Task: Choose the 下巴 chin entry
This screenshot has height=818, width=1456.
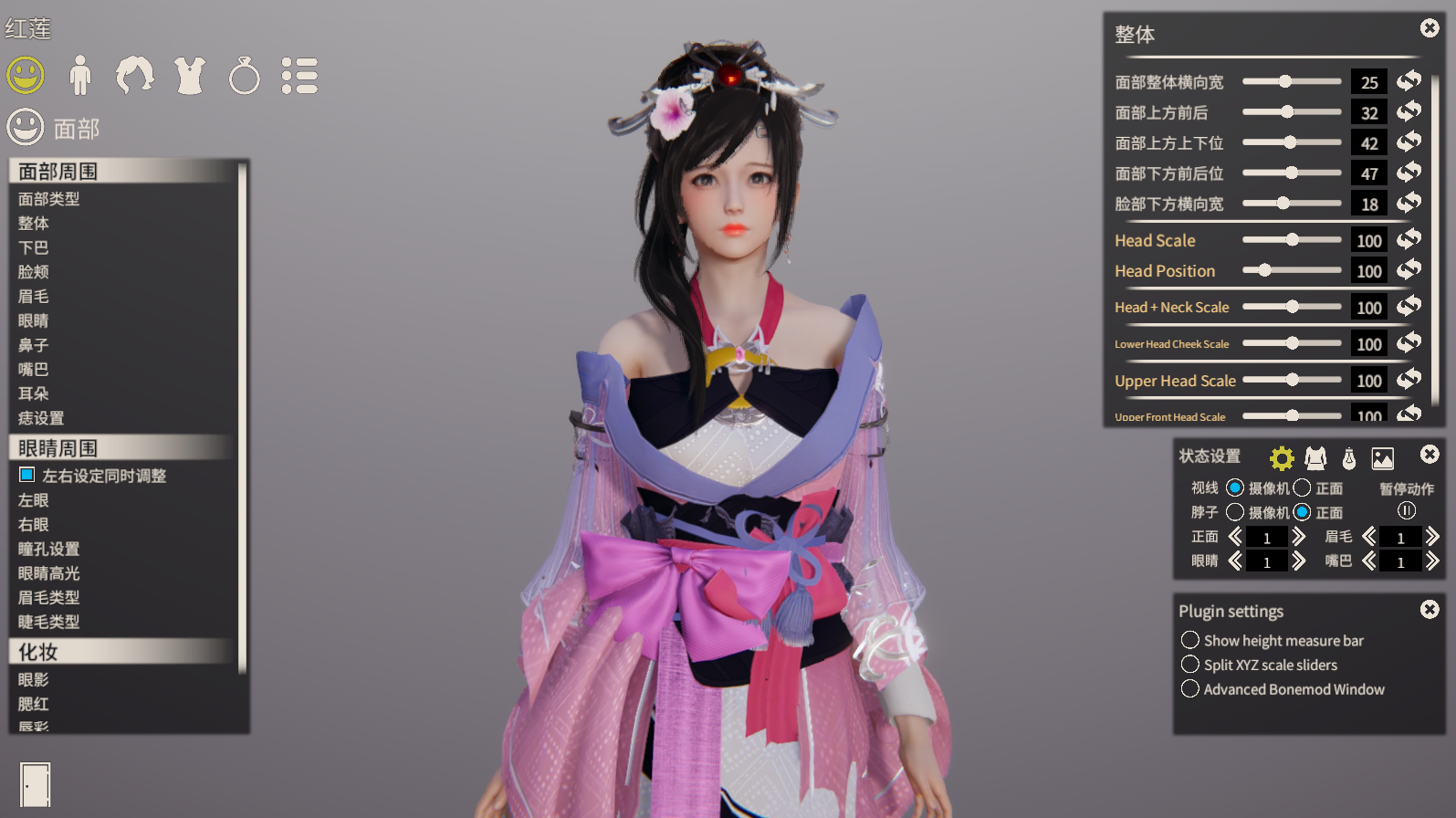Action: 34,247
